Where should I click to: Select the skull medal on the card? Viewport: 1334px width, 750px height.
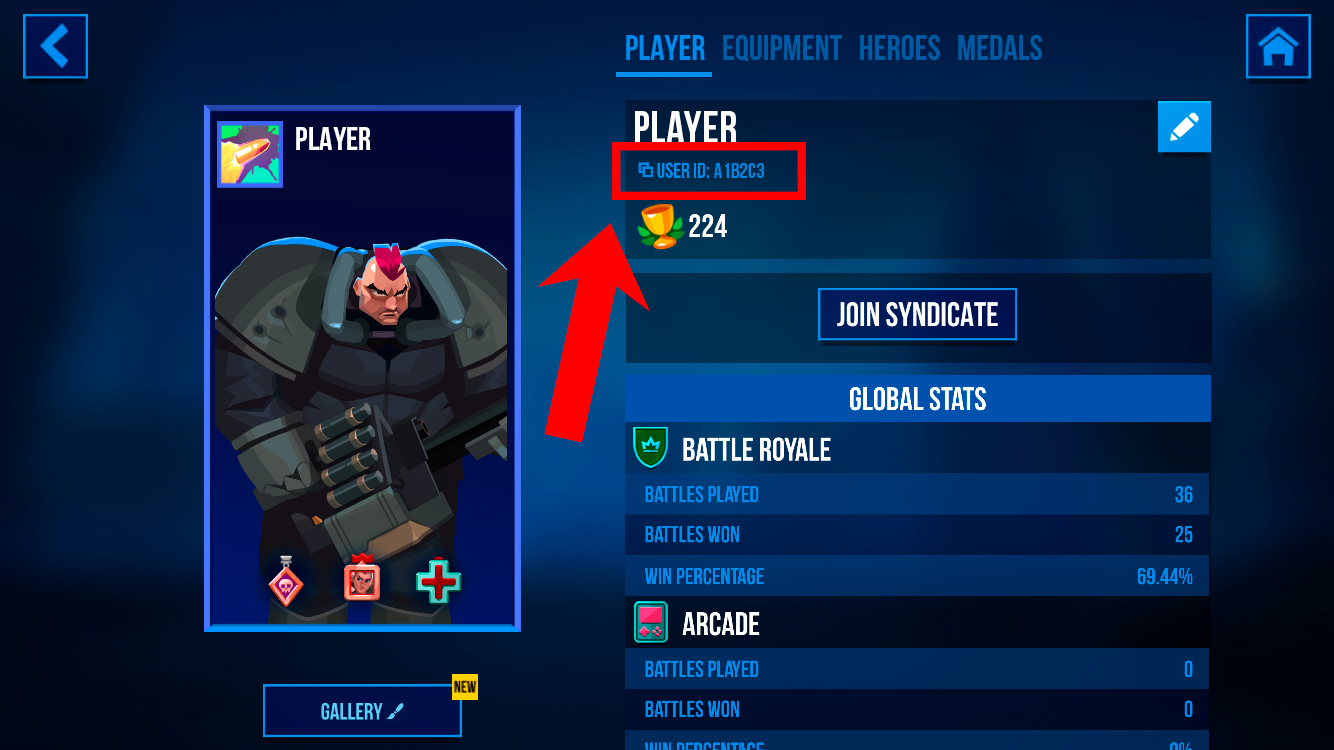pos(286,582)
